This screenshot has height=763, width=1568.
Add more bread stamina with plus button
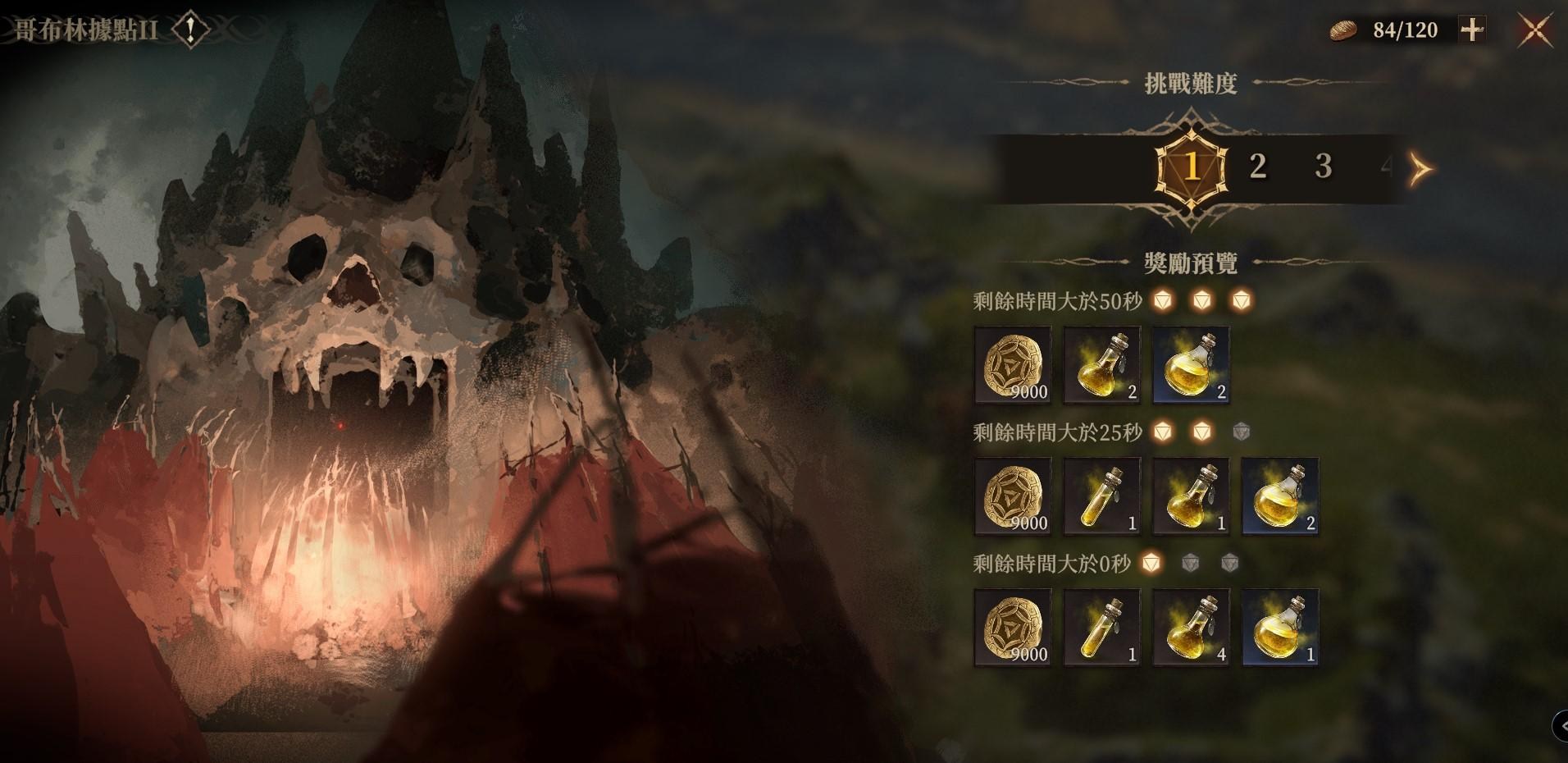(x=1472, y=30)
